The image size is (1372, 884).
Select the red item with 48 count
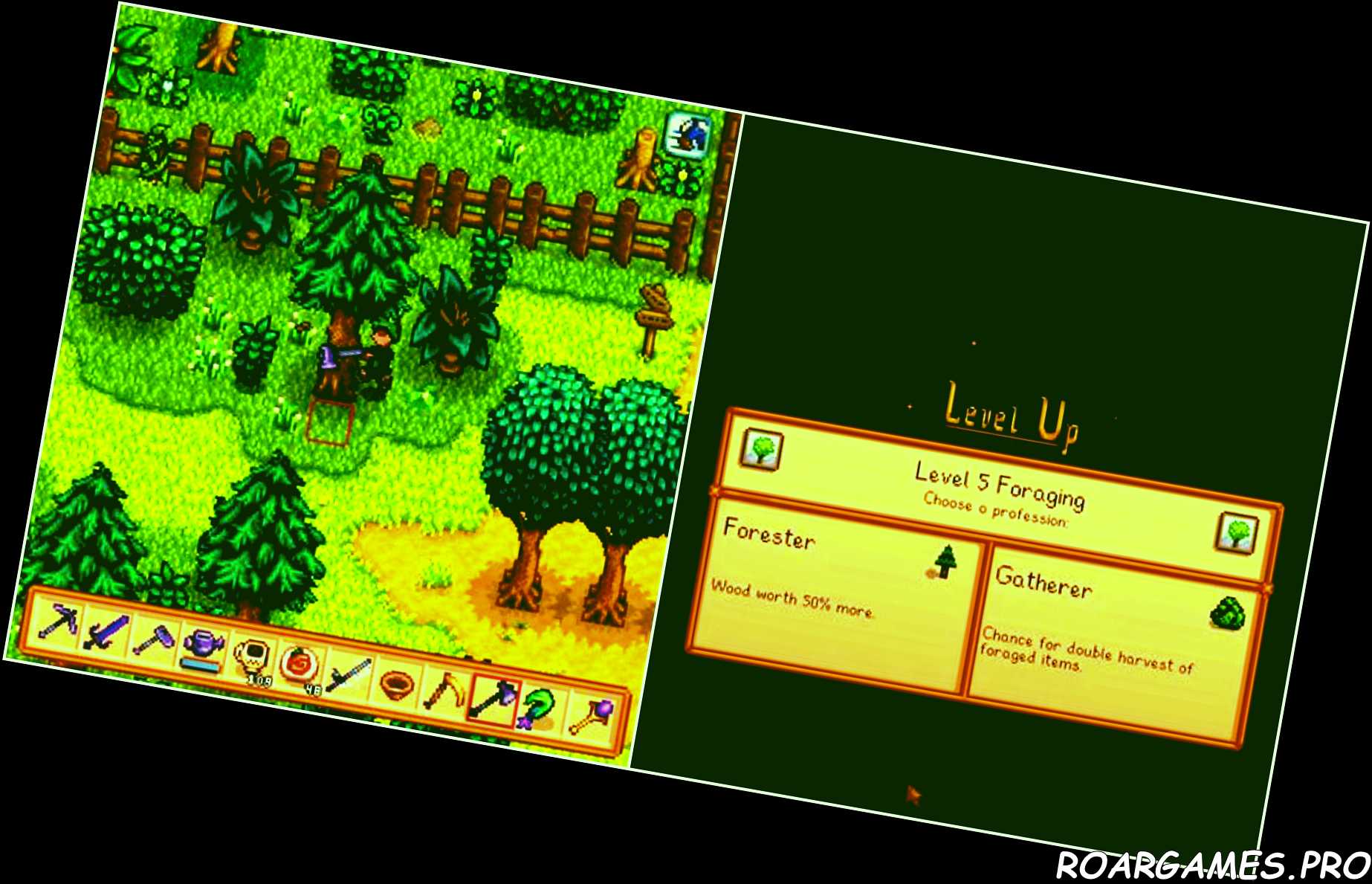pyautogui.click(x=301, y=663)
